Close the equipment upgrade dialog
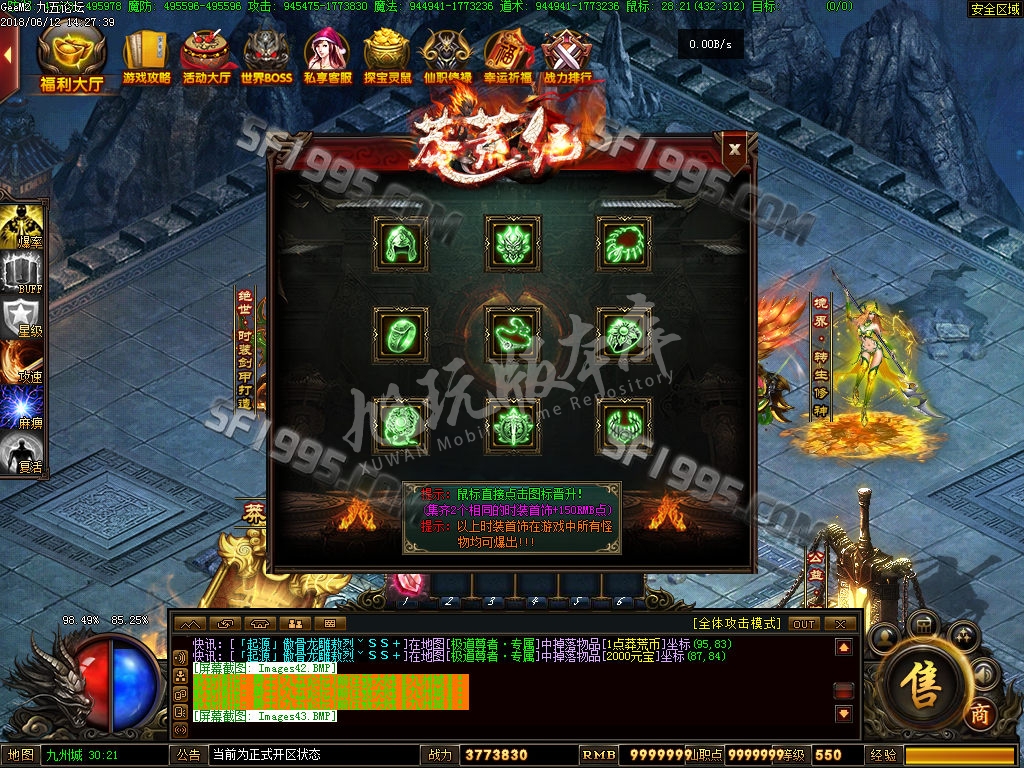Image resolution: width=1024 pixels, height=768 pixels. (735, 150)
